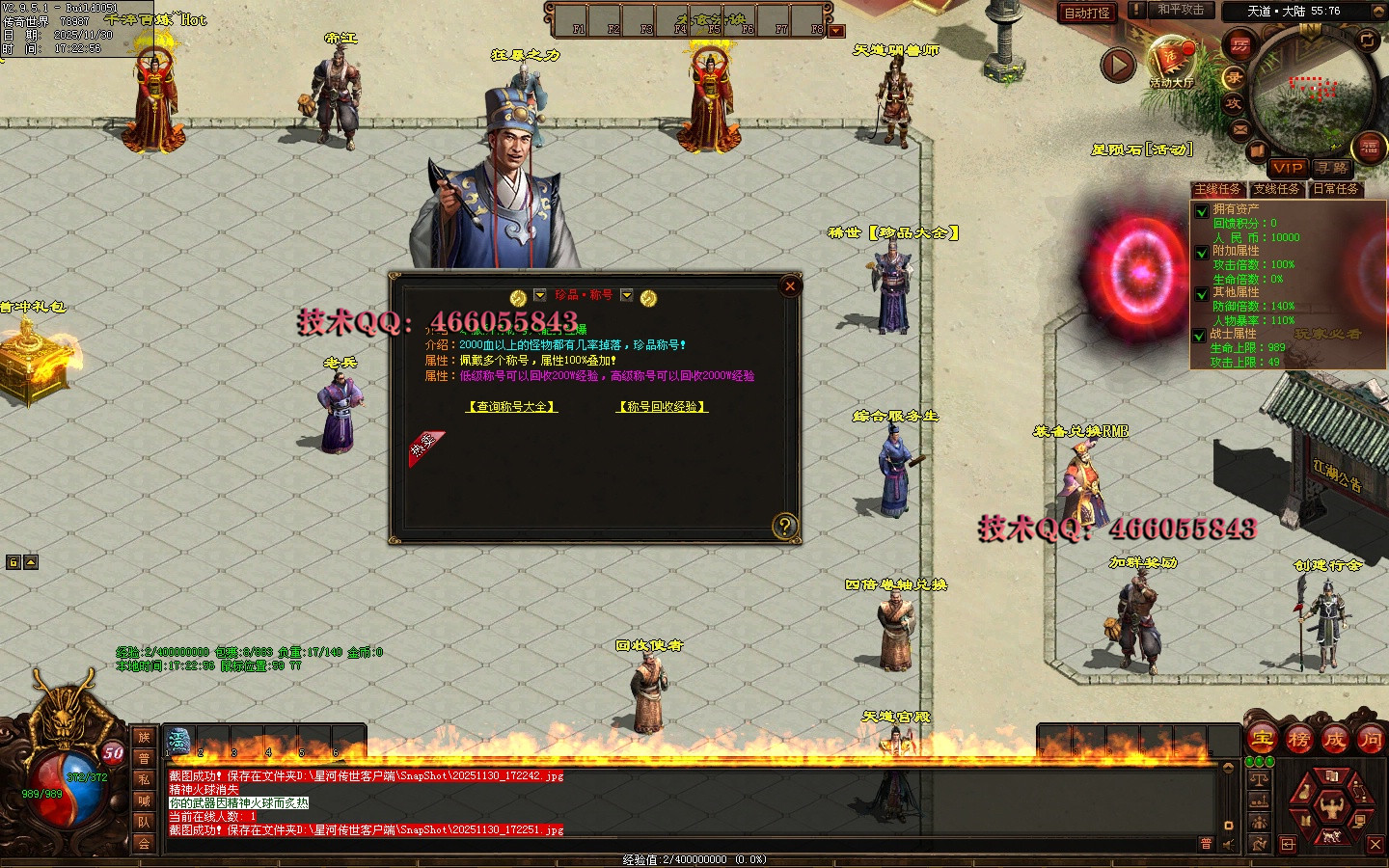This screenshot has height=868, width=1389.
Task: Close the 珍品·称号 dialog window
Action: [x=790, y=285]
